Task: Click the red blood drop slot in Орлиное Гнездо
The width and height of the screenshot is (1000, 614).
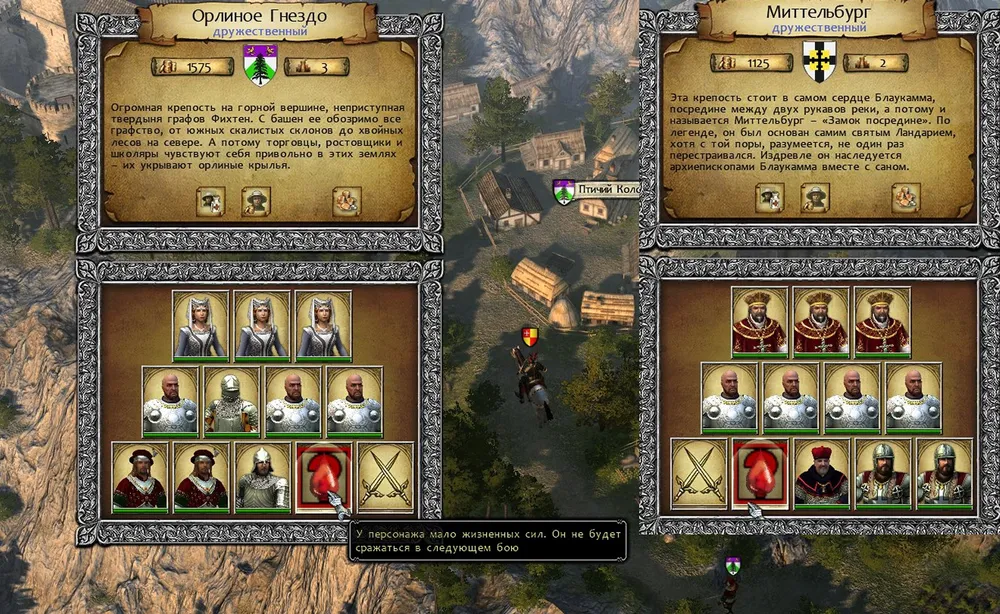Action: pyautogui.click(x=323, y=476)
